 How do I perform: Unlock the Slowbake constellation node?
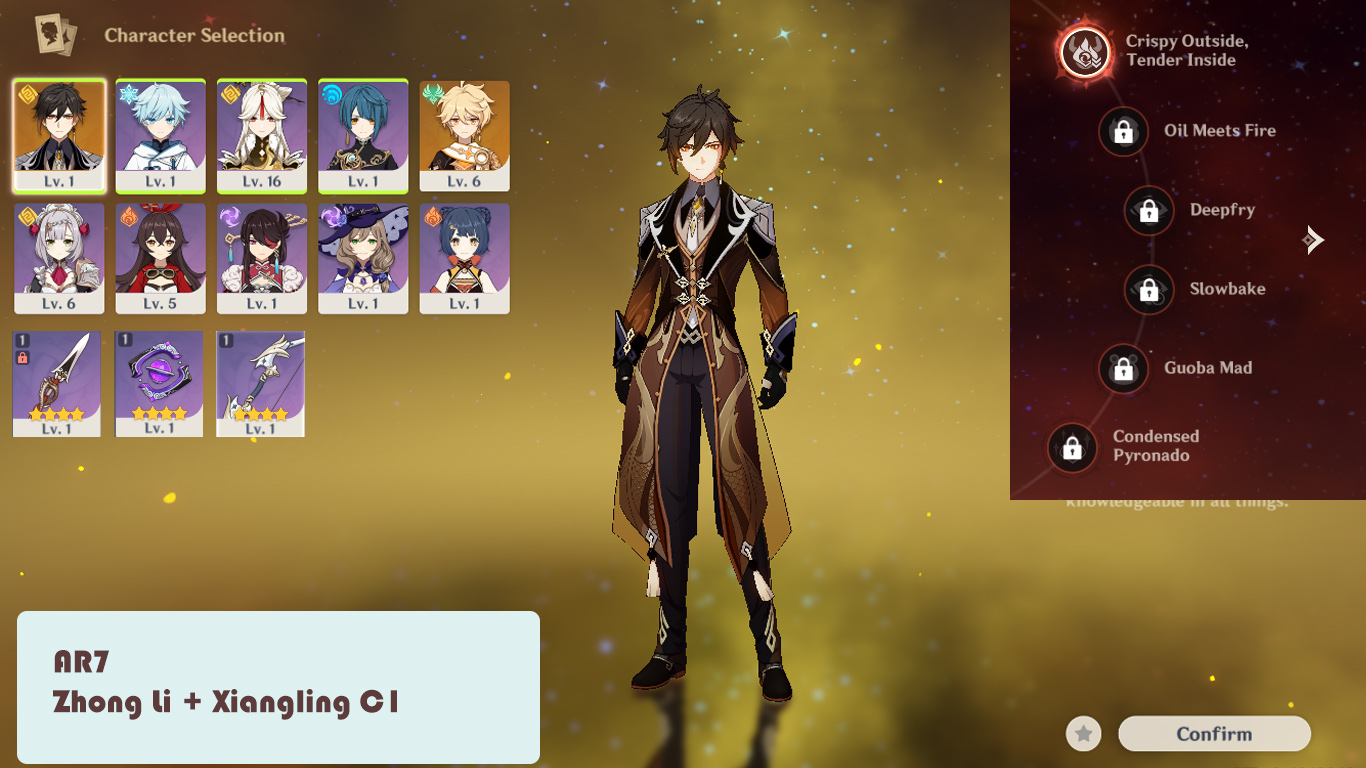pyautogui.click(x=1148, y=289)
